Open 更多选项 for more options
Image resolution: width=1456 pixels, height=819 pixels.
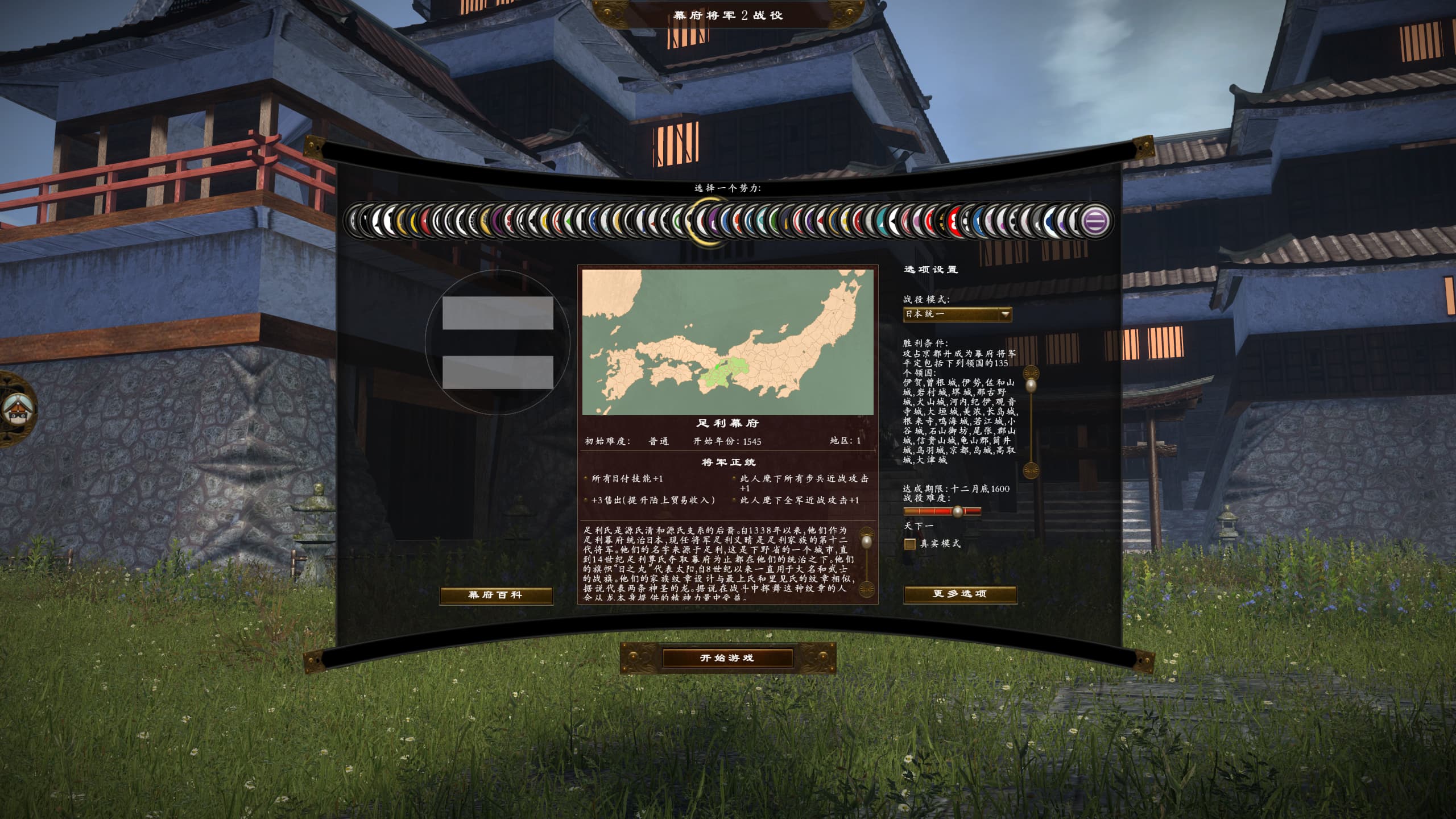(x=959, y=594)
